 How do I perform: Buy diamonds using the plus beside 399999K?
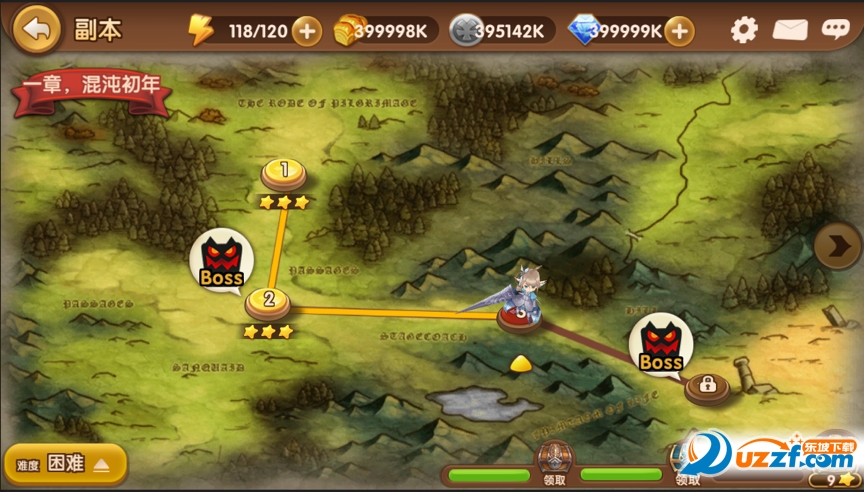pos(679,31)
